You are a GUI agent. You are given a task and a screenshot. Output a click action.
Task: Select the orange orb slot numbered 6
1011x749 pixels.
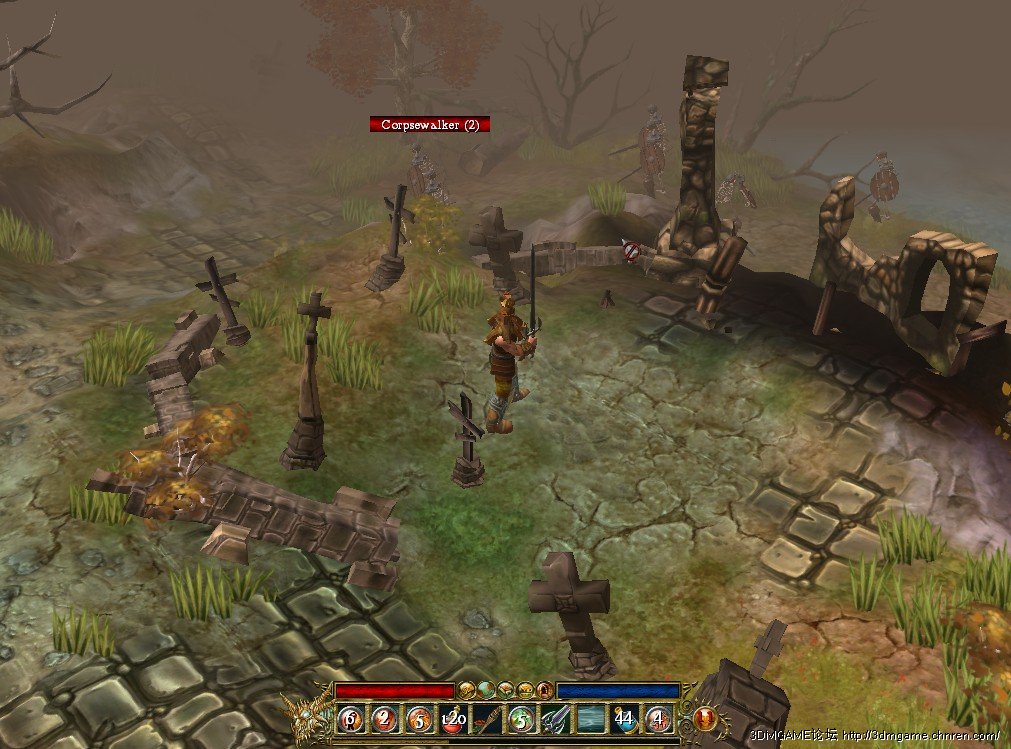click(351, 717)
